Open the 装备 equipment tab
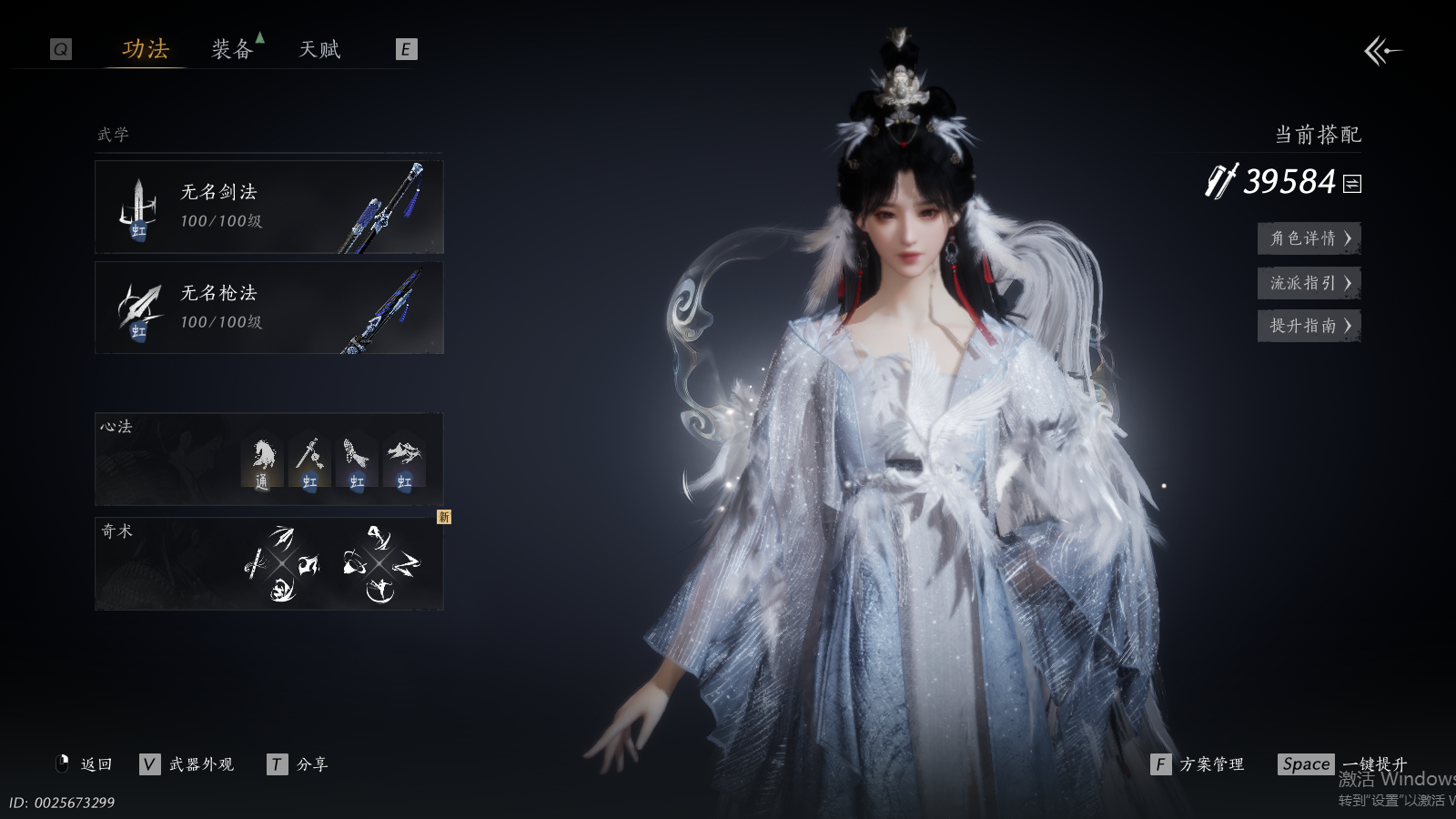This screenshot has width=1456, height=819. (x=232, y=49)
